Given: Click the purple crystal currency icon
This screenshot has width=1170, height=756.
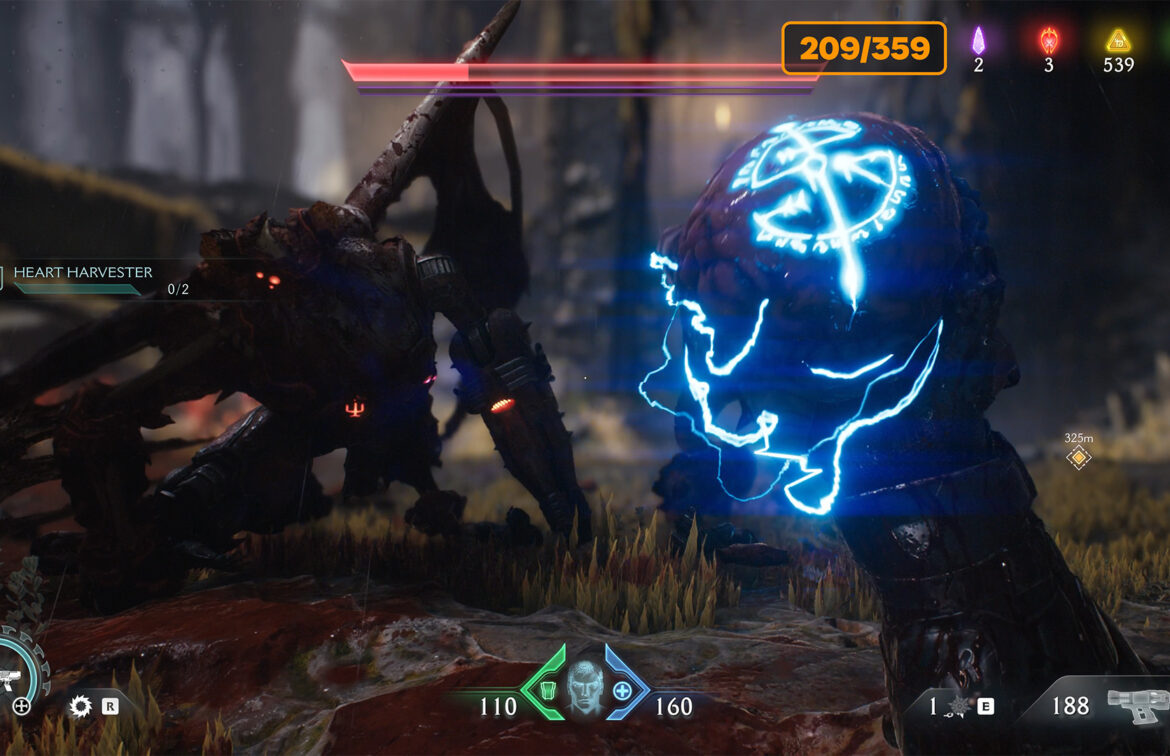Looking at the screenshot, I should click(x=979, y=42).
